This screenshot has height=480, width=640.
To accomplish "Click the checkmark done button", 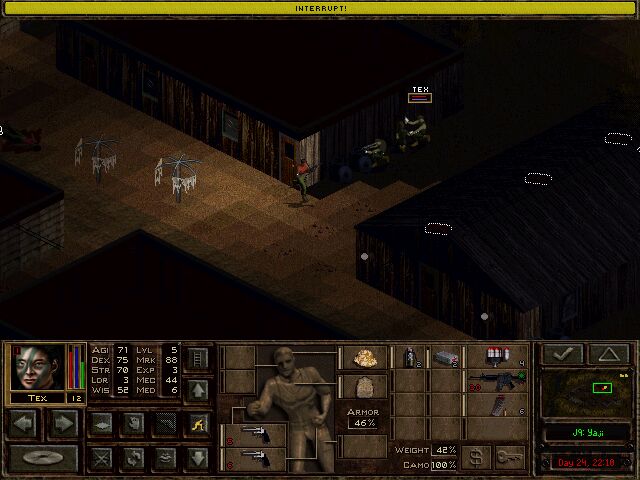I will coord(561,354).
